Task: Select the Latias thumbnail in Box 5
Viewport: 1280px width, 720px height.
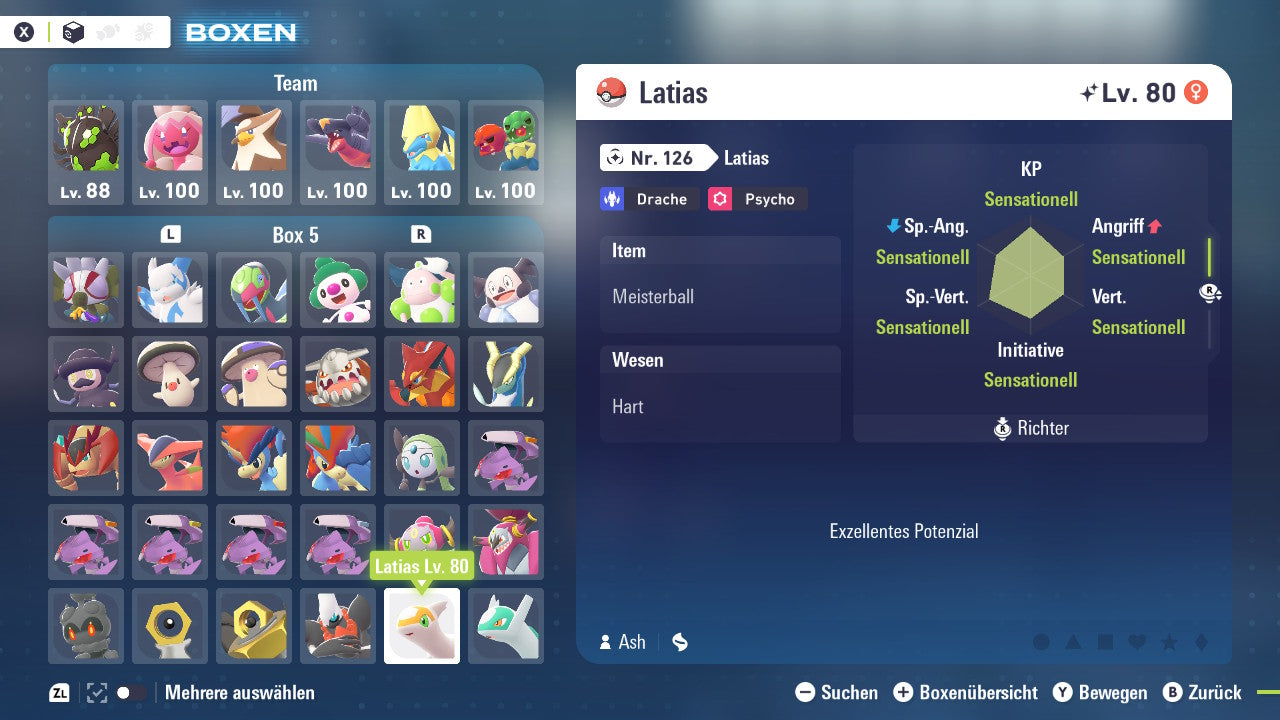Action: pos(422,626)
